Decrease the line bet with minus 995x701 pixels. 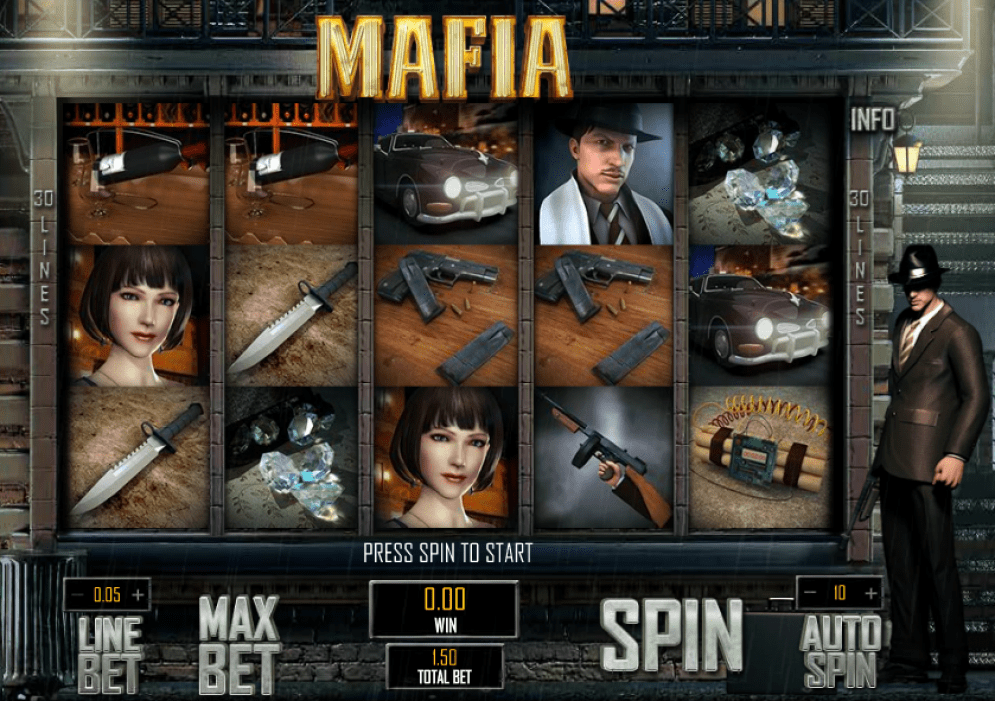(77, 595)
